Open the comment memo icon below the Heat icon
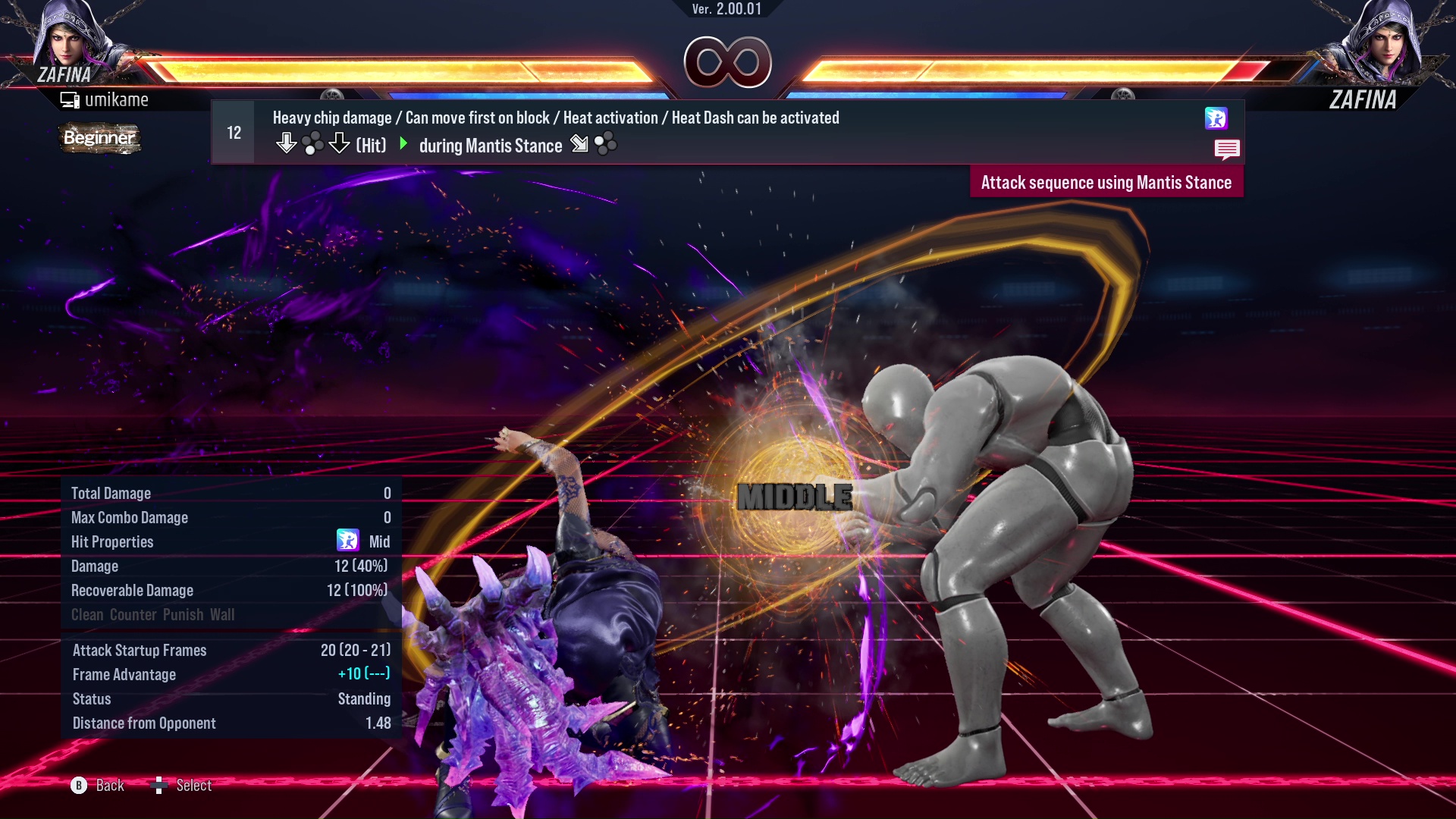This screenshot has height=819, width=1456. pos(1227,149)
